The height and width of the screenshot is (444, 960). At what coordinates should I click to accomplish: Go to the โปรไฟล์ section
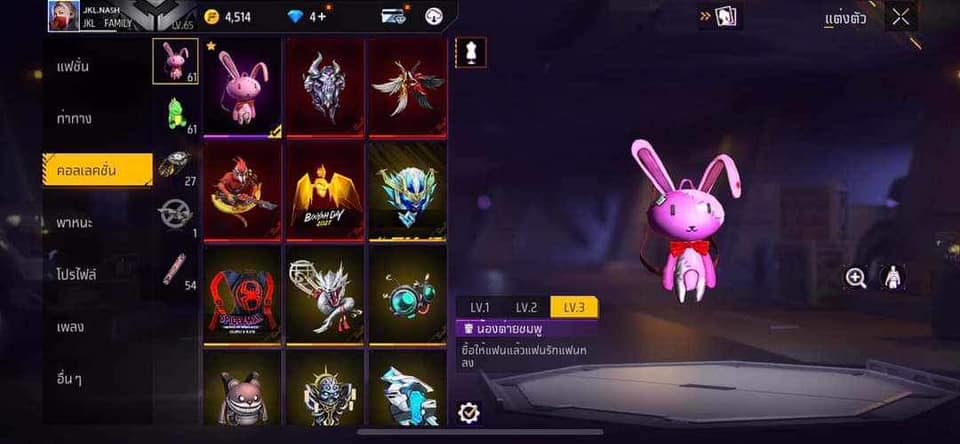(77, 273)
